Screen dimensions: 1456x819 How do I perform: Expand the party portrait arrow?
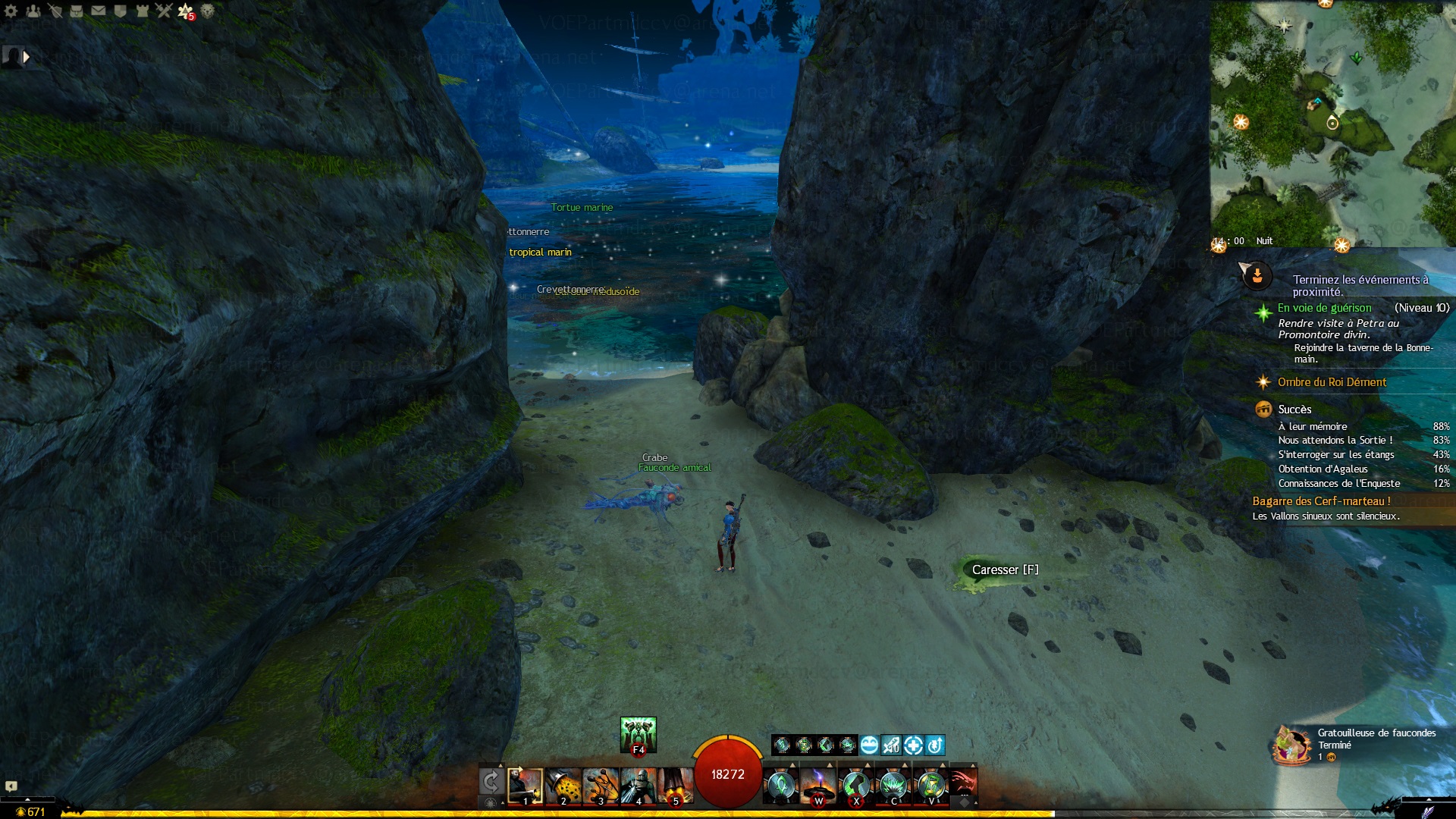pos(27,57)
